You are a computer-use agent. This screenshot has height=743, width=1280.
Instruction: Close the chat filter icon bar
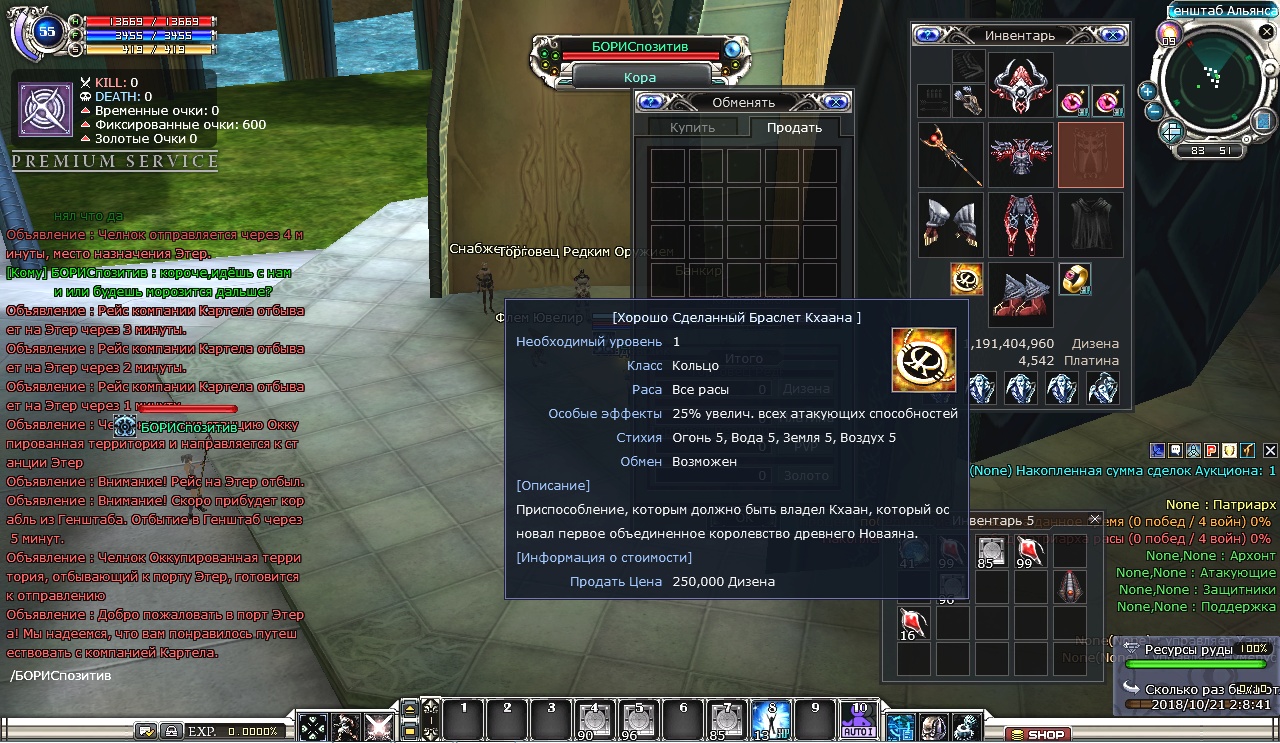pyautogui.click(x=1270, y=451)
